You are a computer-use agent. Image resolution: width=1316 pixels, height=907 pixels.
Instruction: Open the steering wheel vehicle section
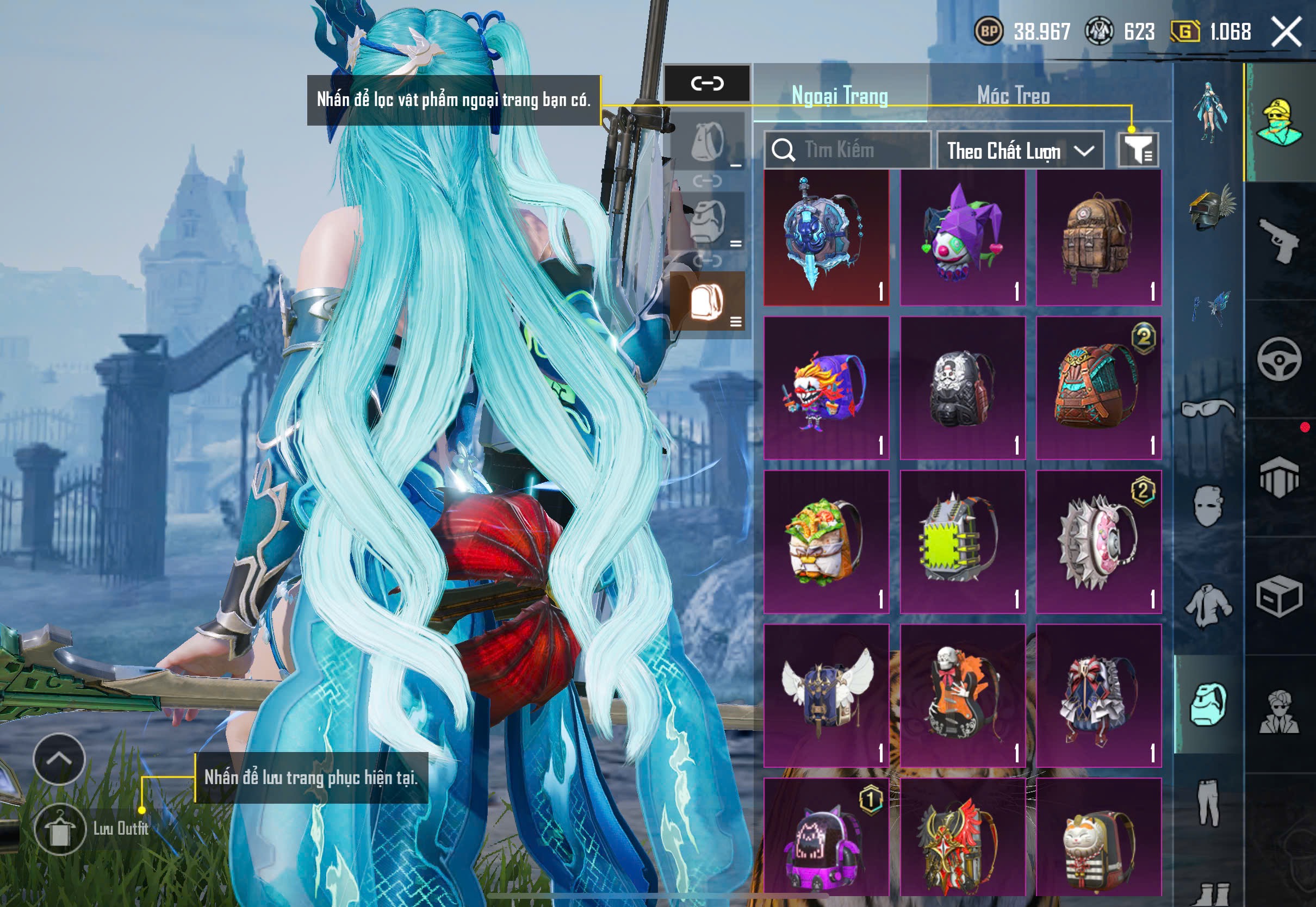click(1279, 359)
